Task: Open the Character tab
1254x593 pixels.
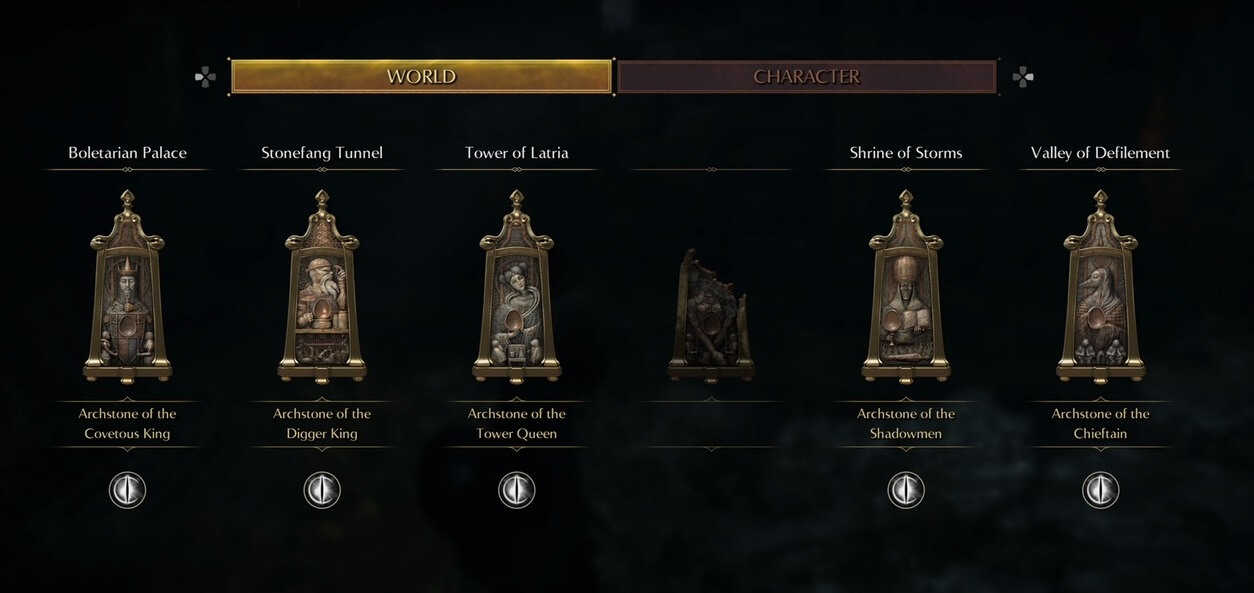Action: coord(806,77)
